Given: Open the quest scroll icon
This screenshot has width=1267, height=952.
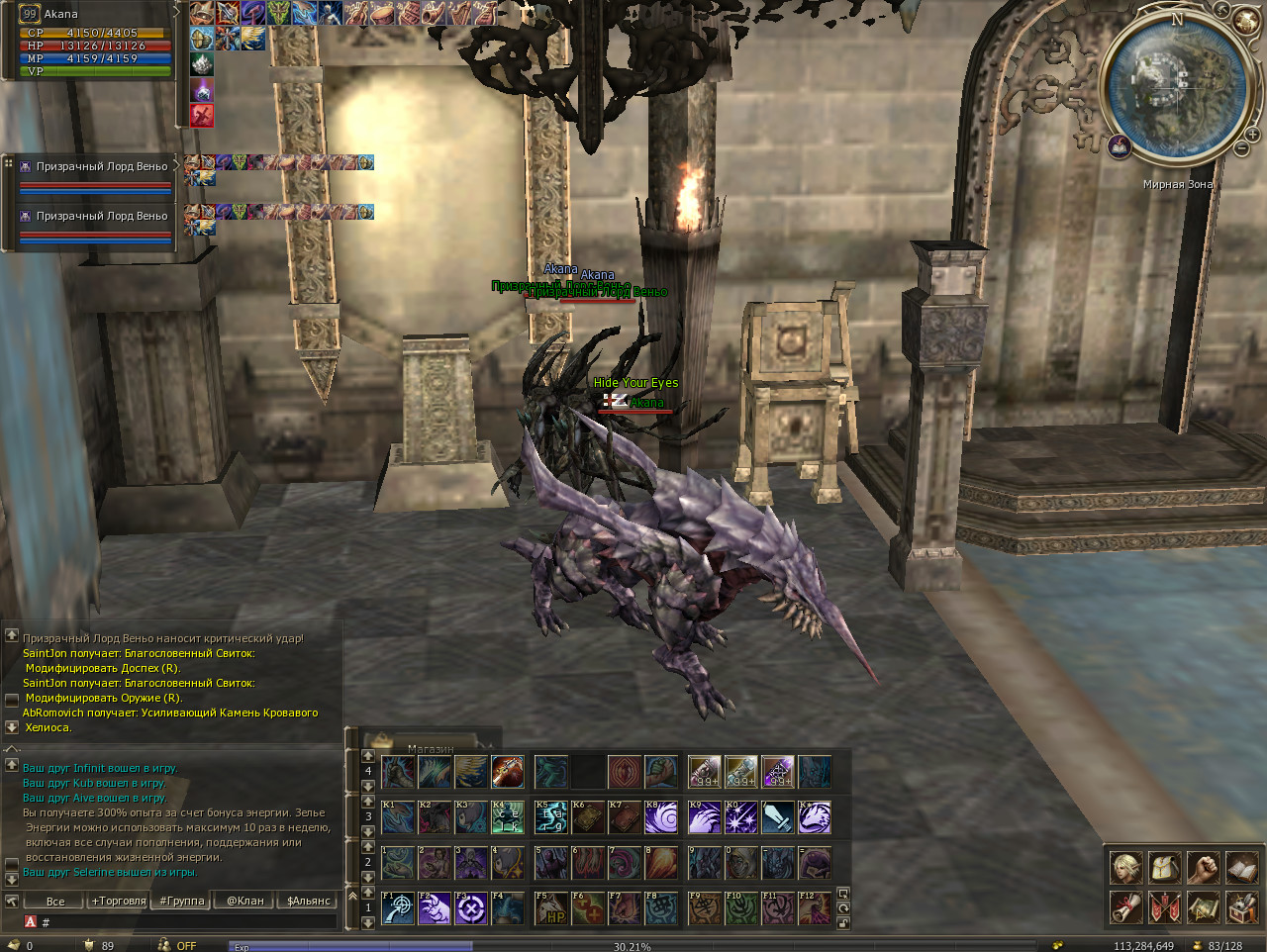Looking at the screenshot, I should (1125, 906).
